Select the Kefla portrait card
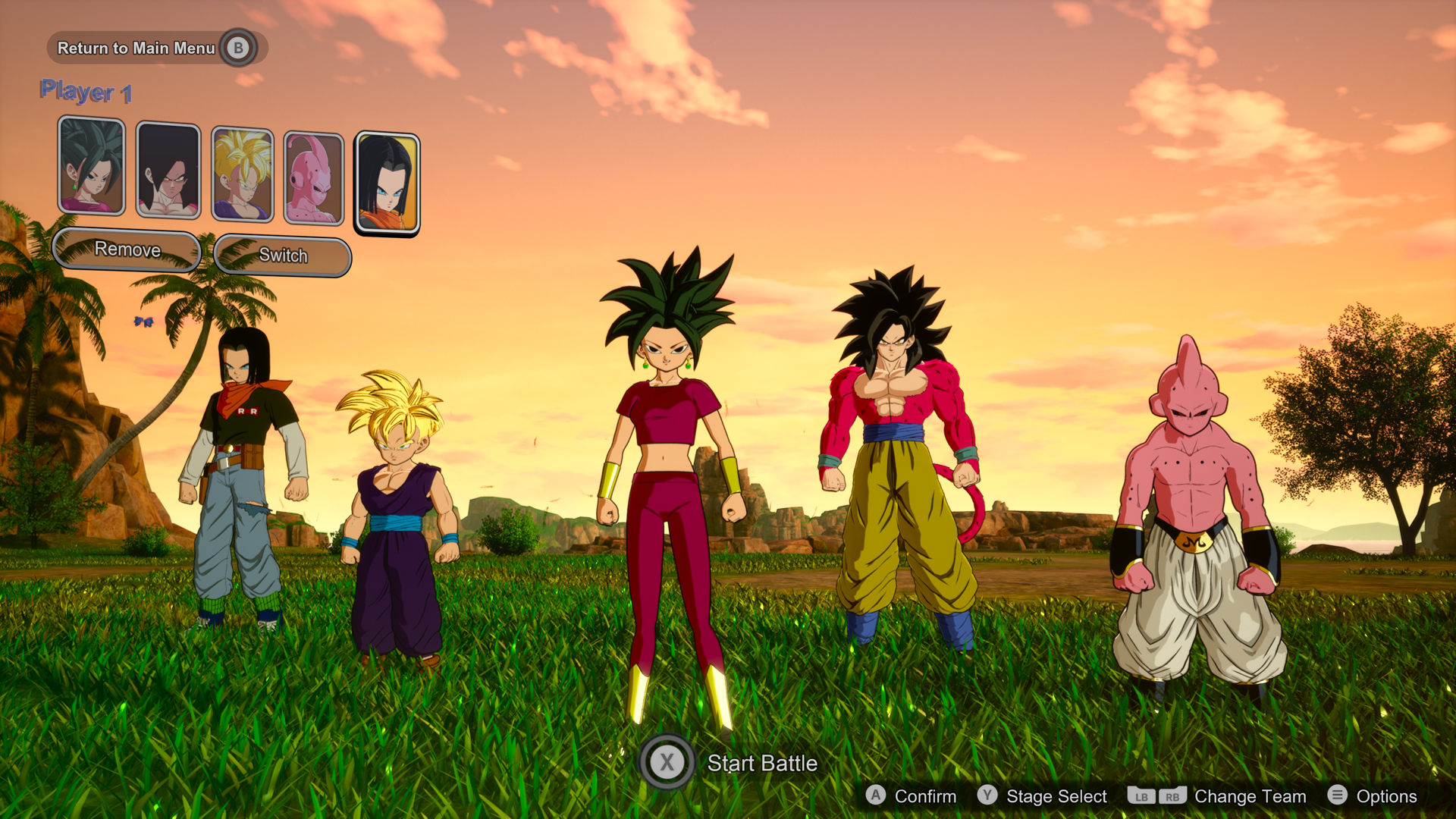The height and width of the screenshot is (819, 1456). click(92, 165)
